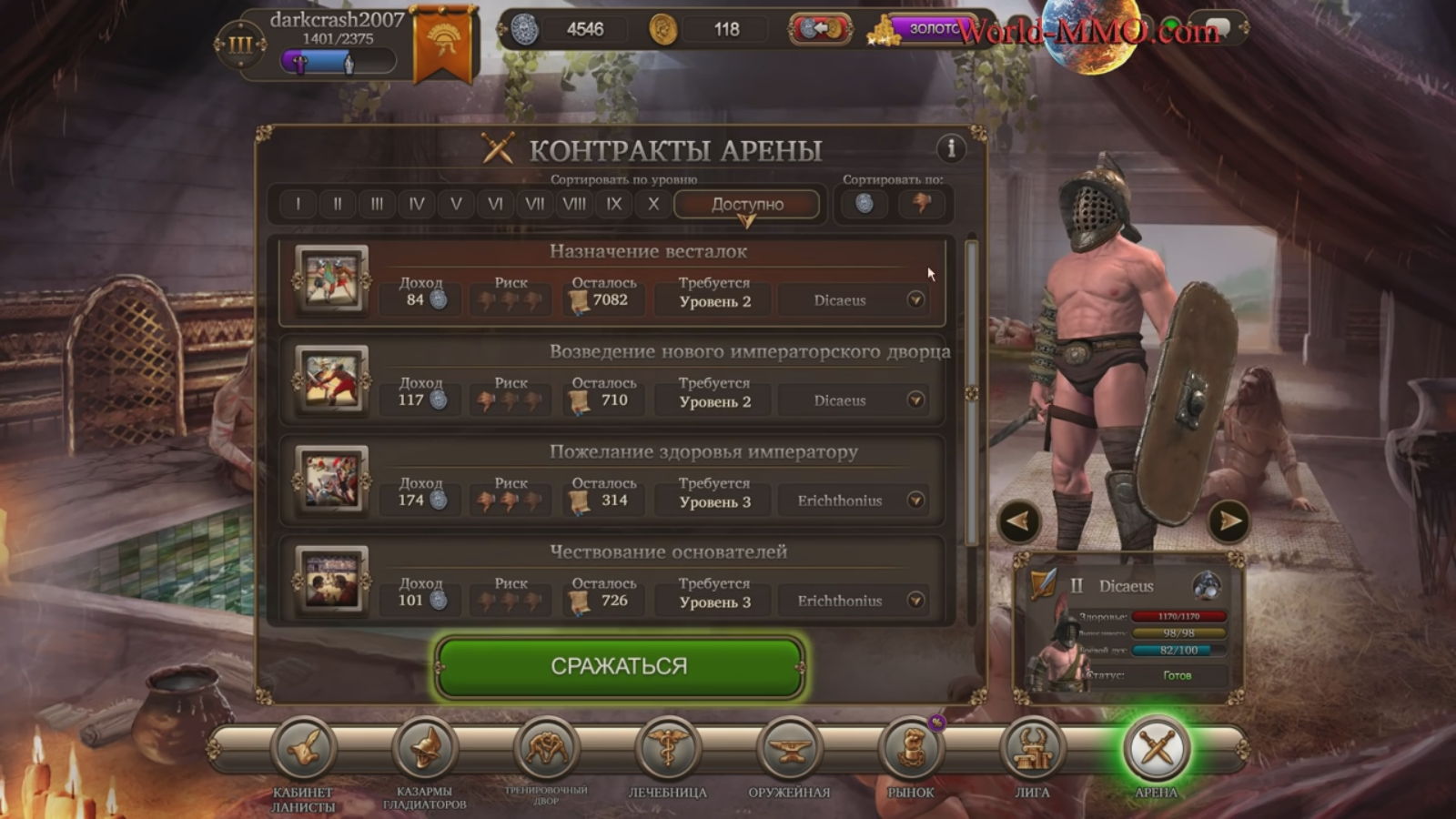Open the arena contracts info button
1456x819 pixels.
click(x=951, y=147)
